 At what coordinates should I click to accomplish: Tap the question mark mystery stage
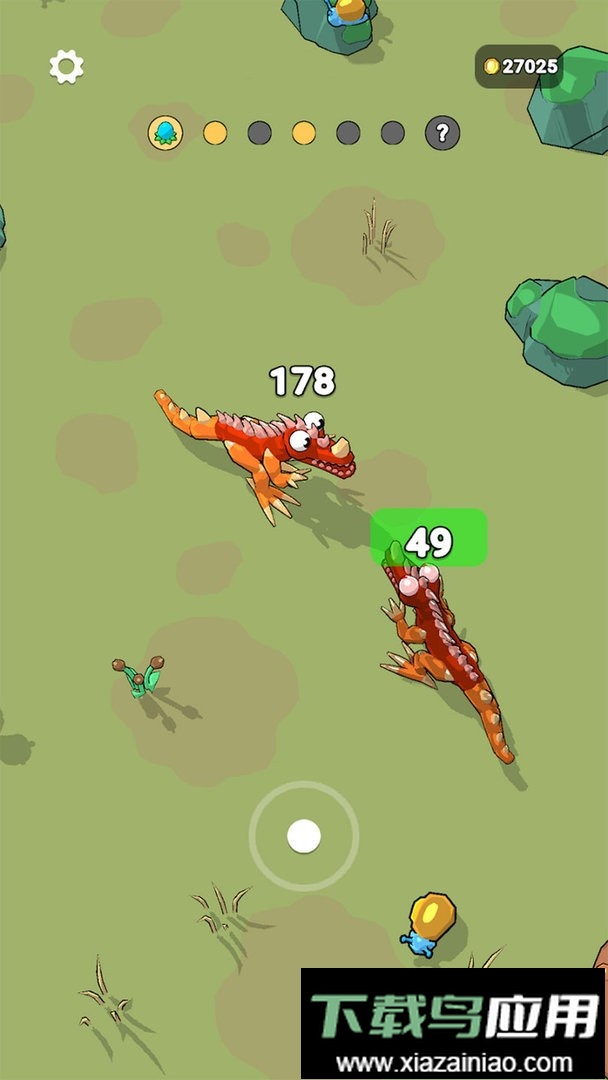coord(442,132)
